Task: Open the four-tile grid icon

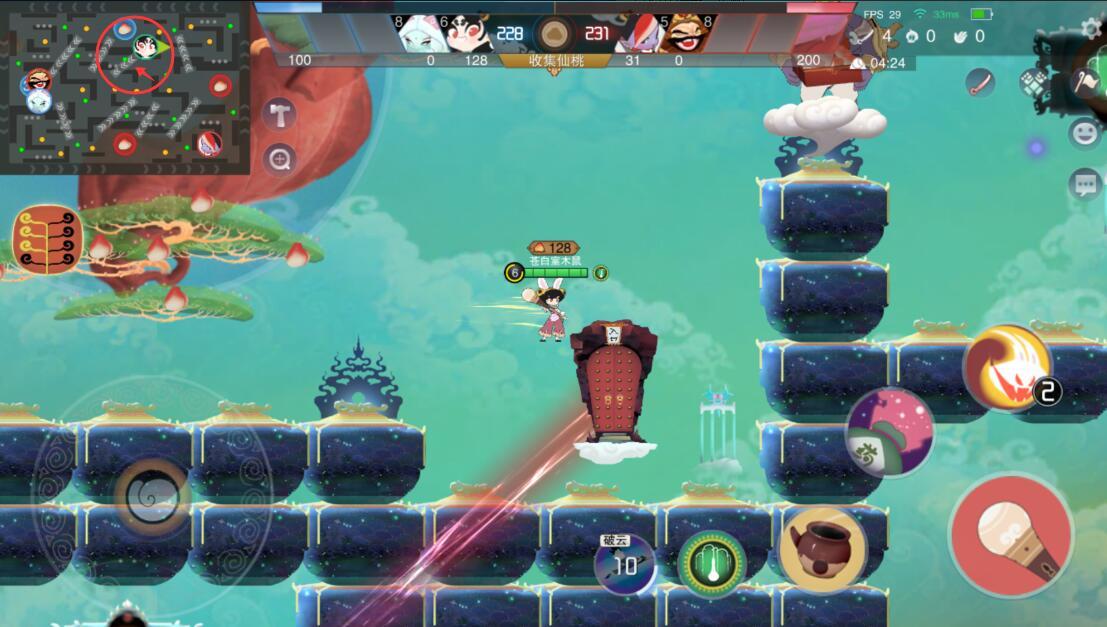Action: (1034, 82)
